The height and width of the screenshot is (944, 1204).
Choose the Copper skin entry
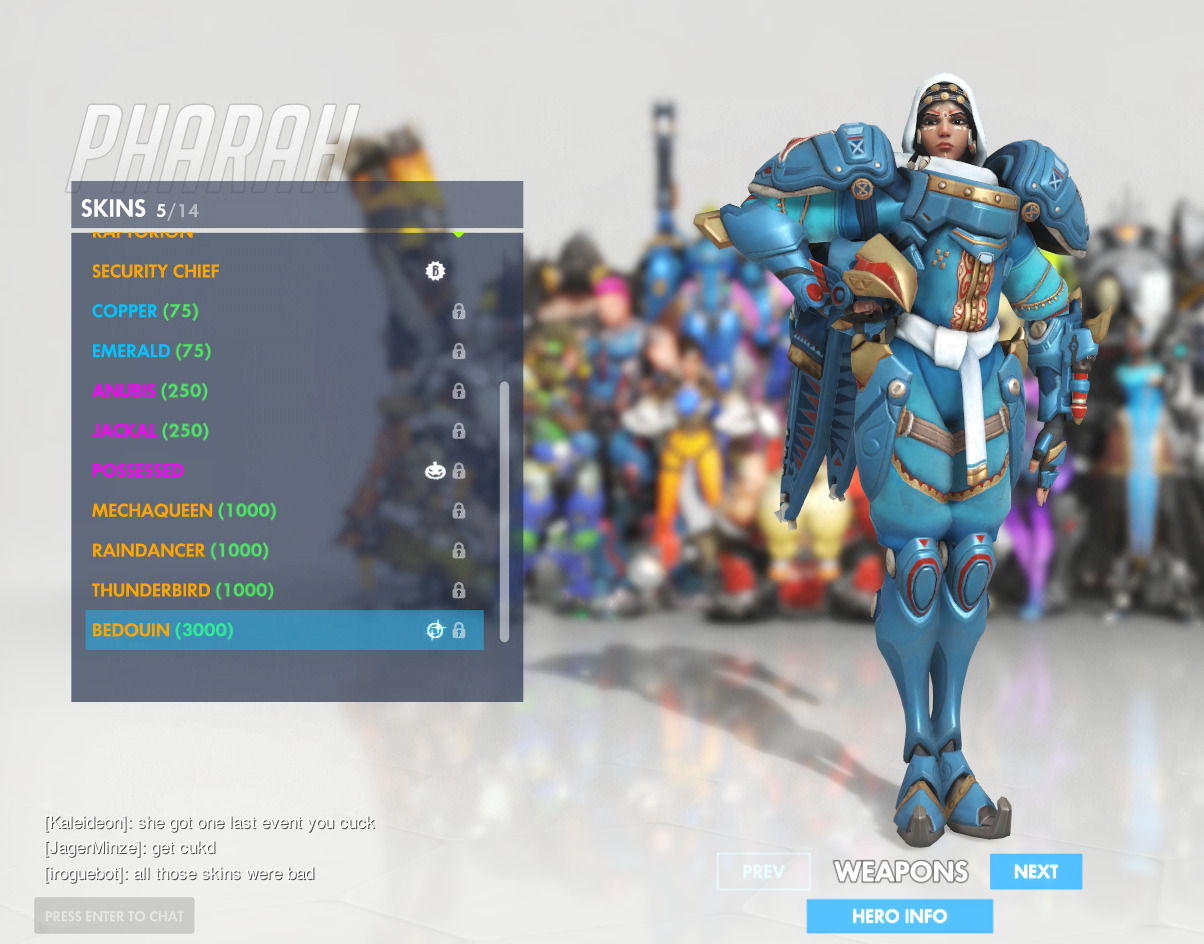(x=145, y=311)
